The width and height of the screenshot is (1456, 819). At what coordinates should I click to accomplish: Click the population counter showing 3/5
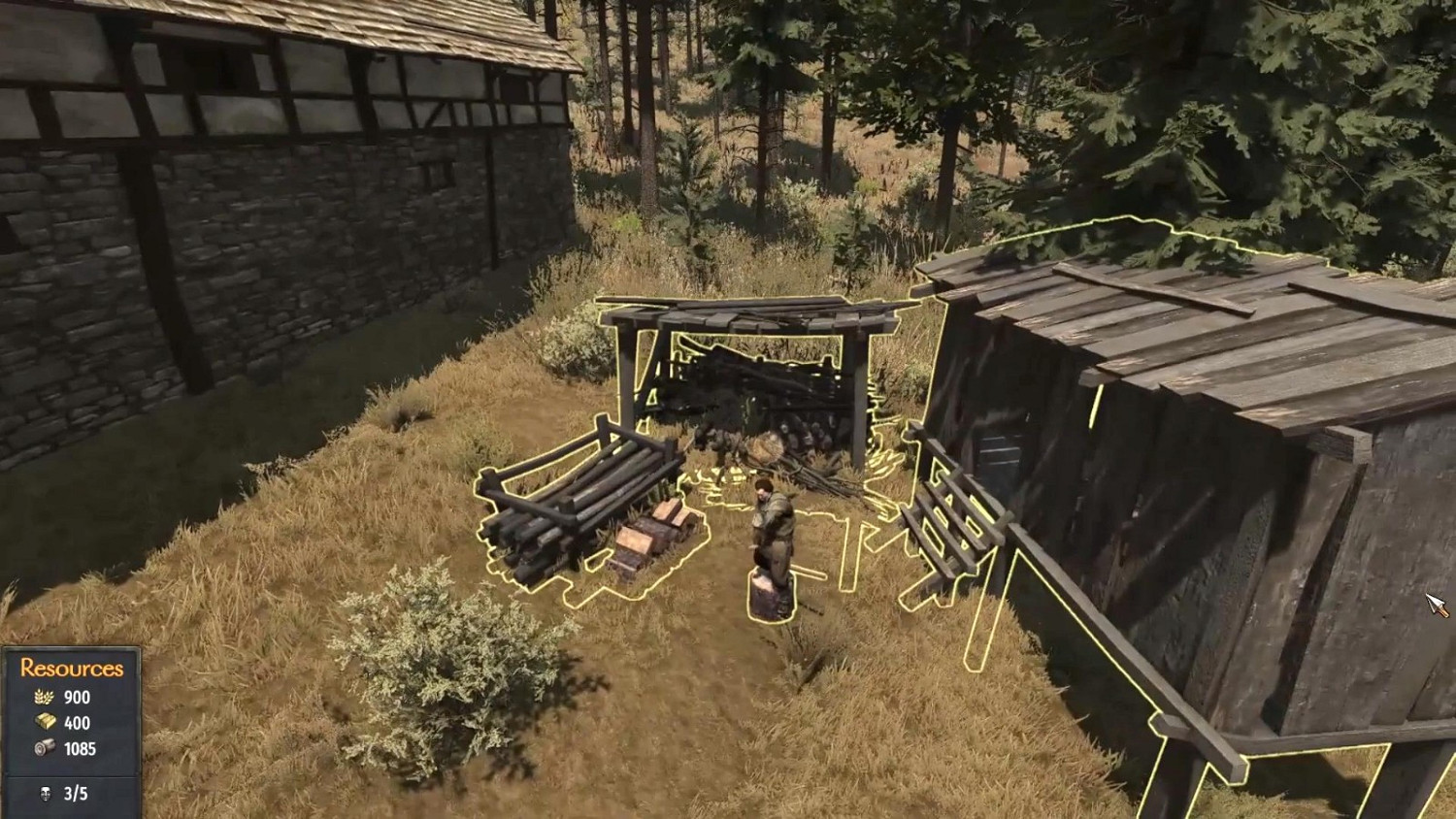(x=75, y=793)
